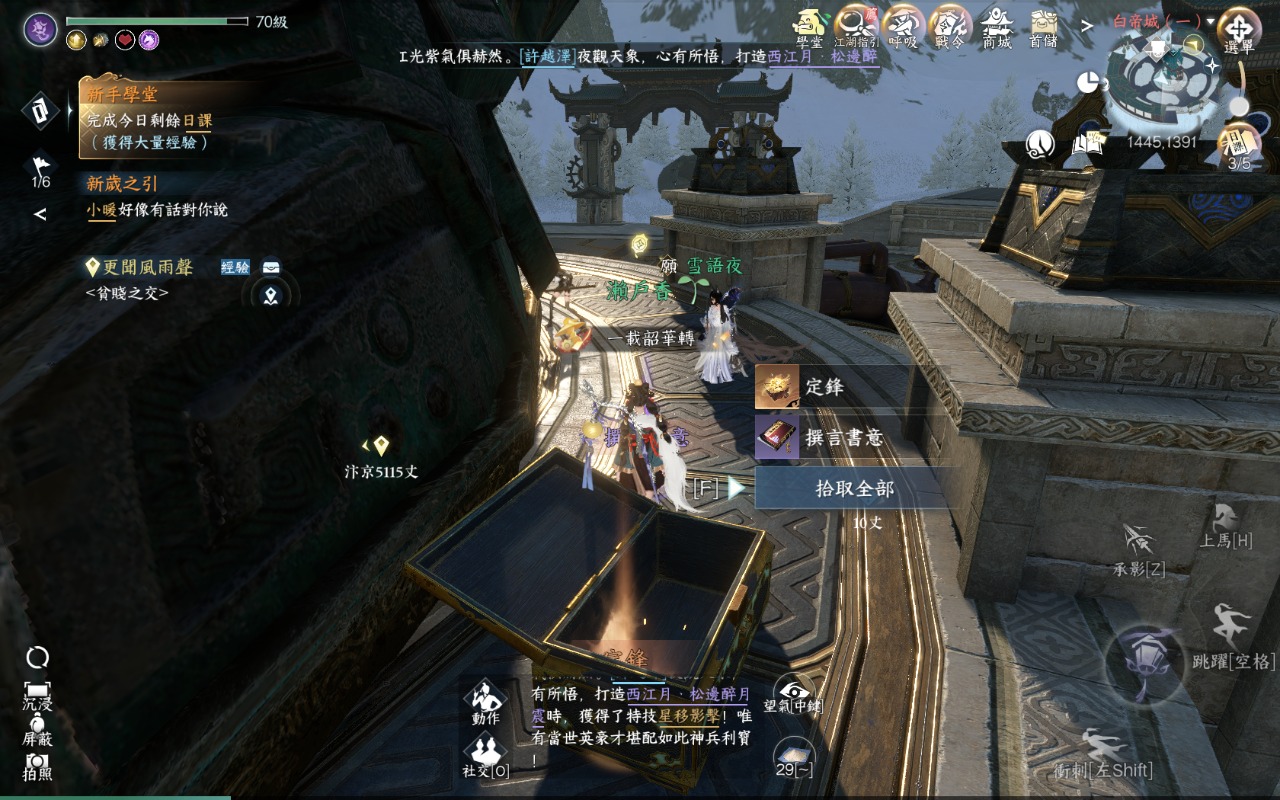Viewport: 1280px width, 800px height.
Task: Open 拍照 photo mode
Action: pyautogui.click(x=38, y=763)
